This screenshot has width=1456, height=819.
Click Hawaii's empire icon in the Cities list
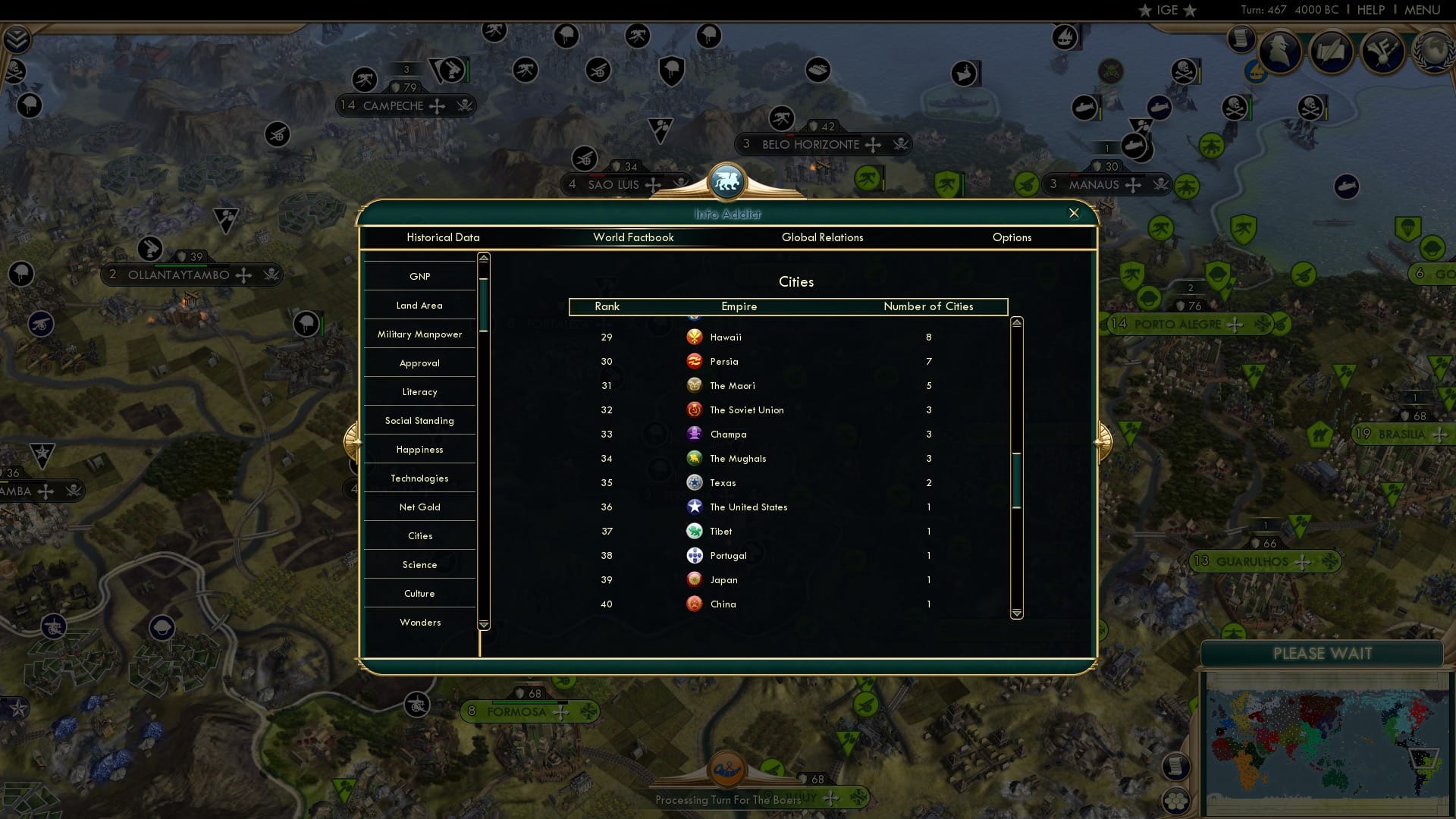tap(695, 337)
